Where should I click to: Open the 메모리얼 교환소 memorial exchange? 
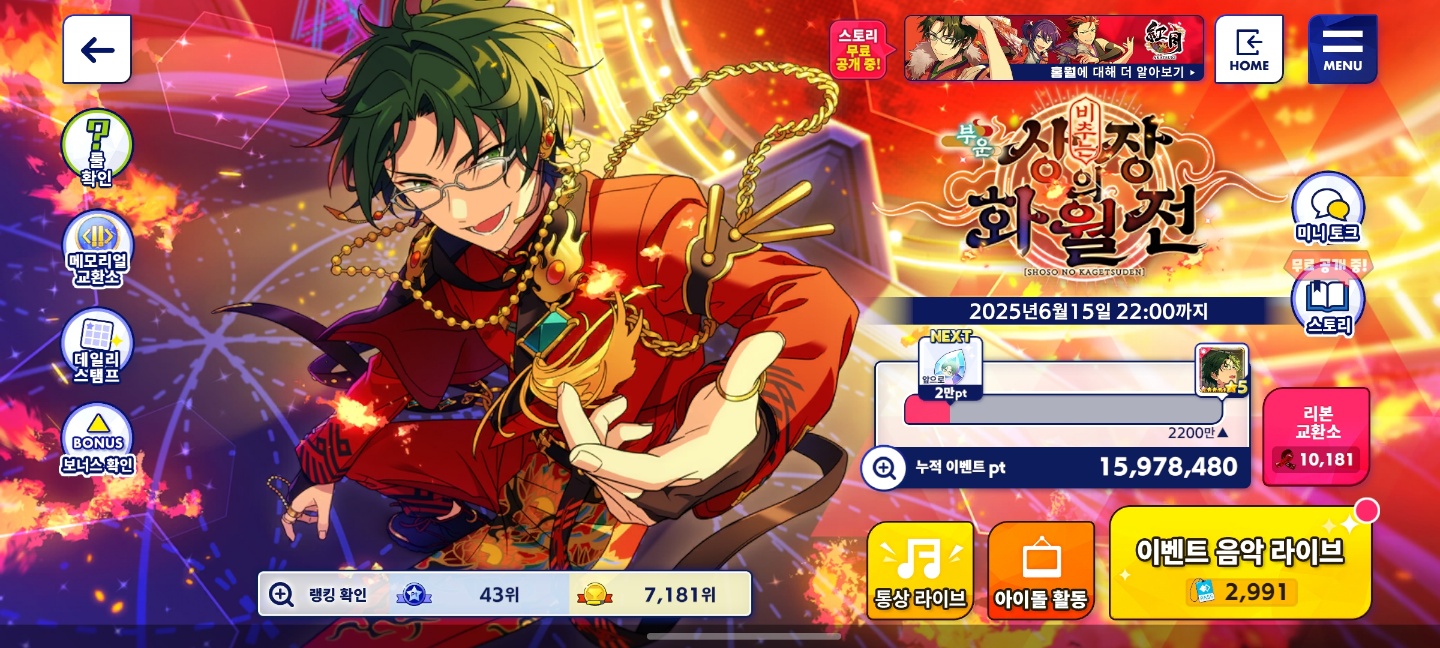click(97, 247)
